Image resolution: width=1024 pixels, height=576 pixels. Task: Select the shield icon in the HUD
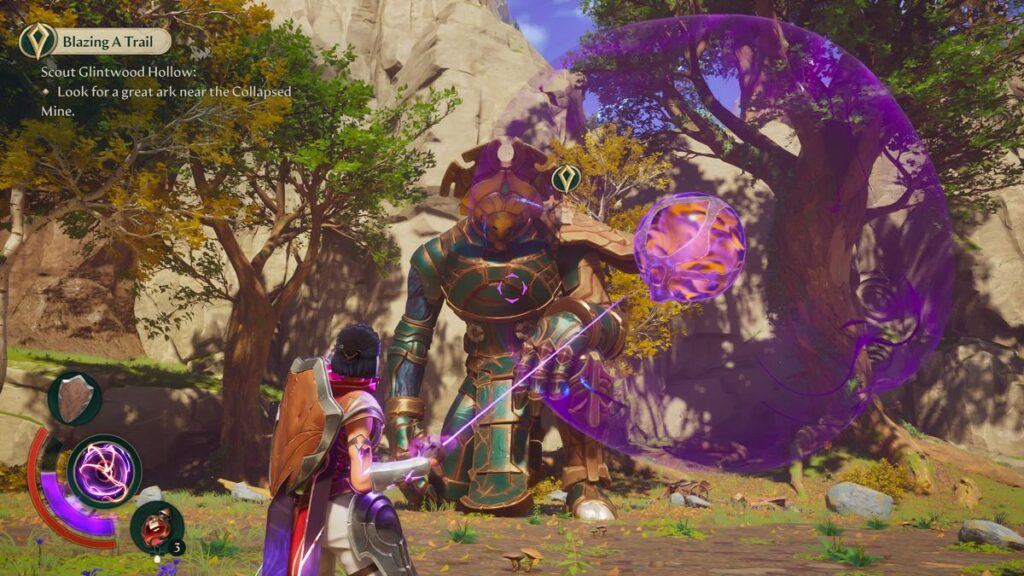coord(74,398)
